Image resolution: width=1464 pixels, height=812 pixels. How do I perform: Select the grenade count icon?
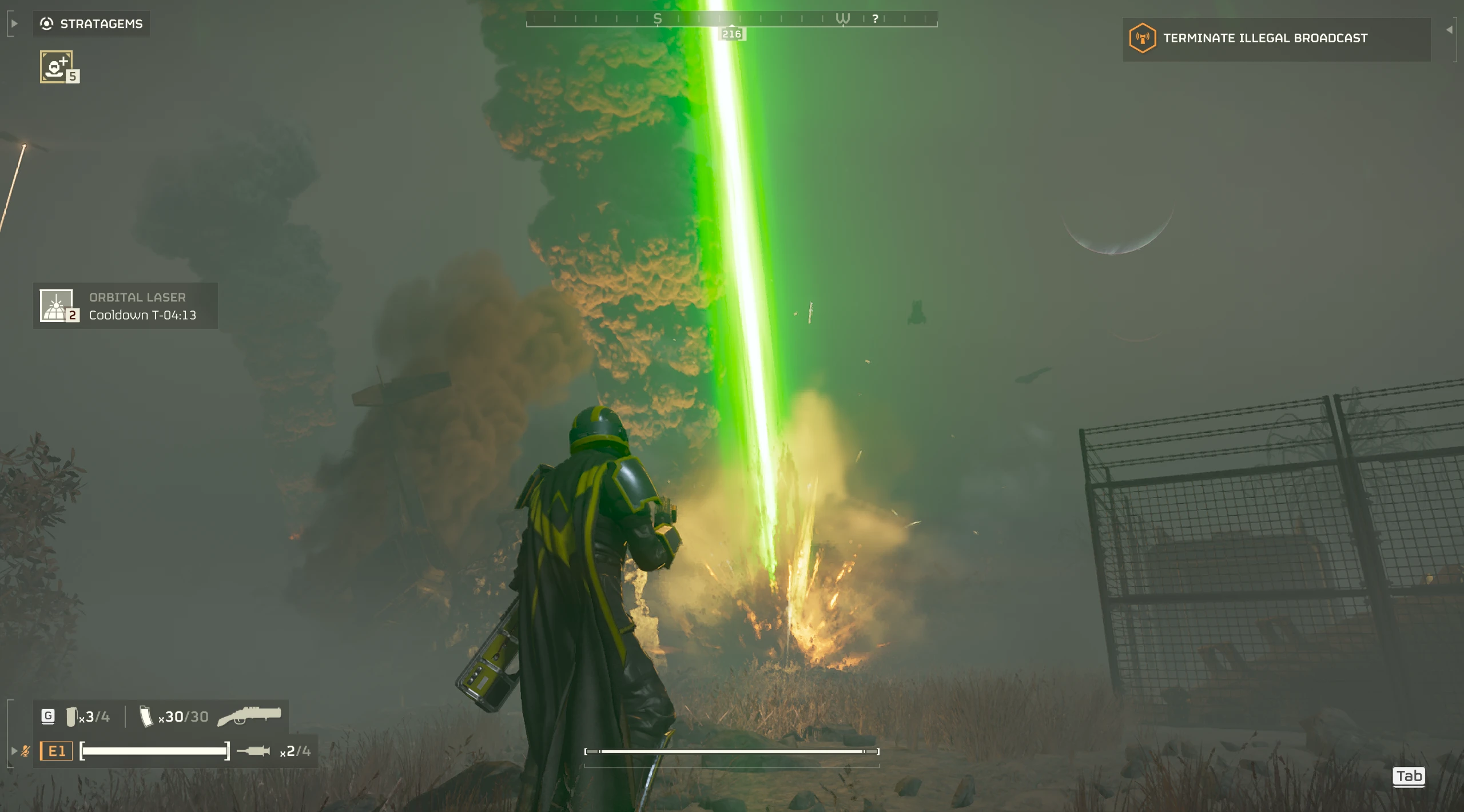[71, 717]
